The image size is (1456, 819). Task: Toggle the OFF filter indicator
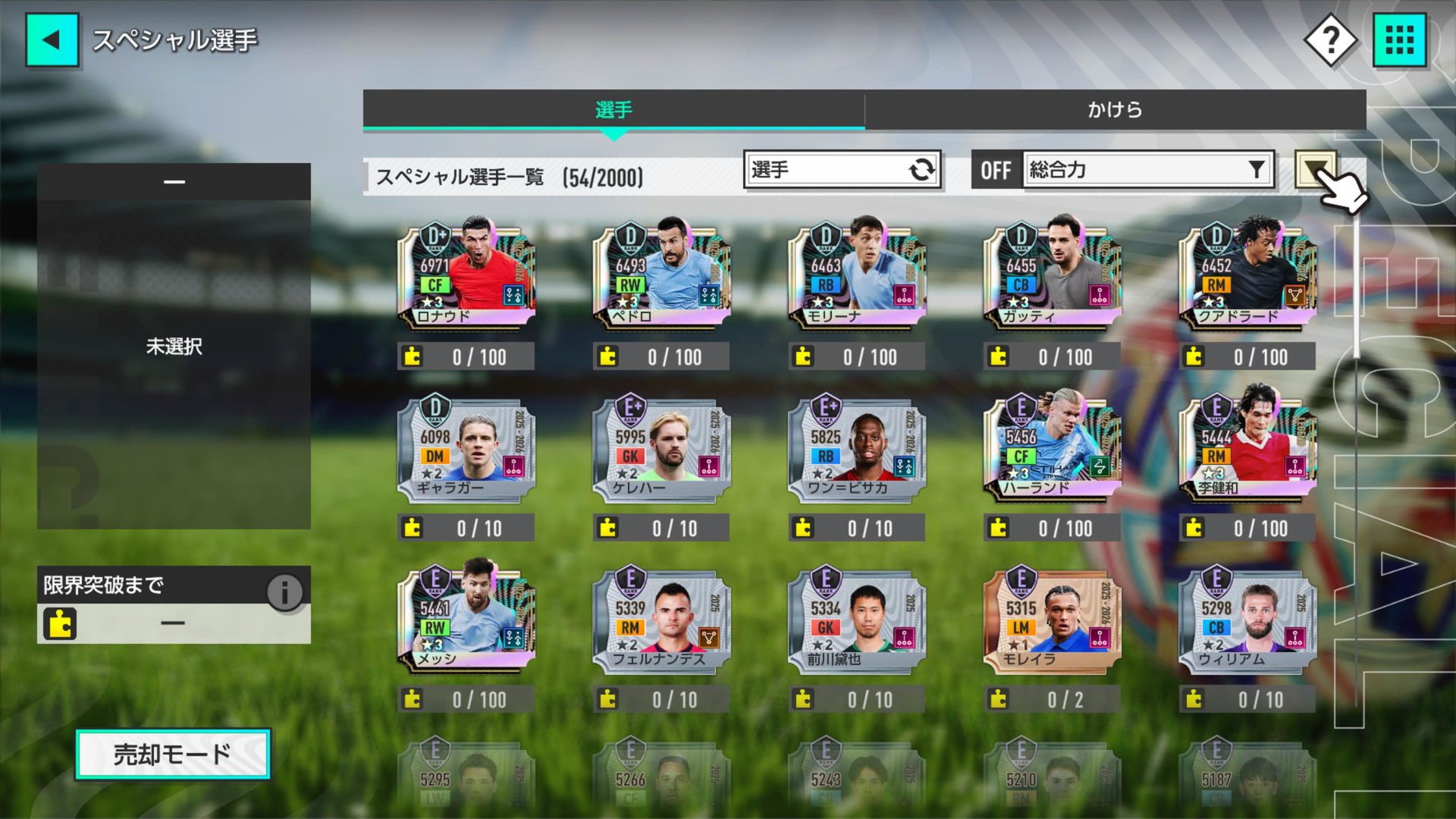(995, 170)
